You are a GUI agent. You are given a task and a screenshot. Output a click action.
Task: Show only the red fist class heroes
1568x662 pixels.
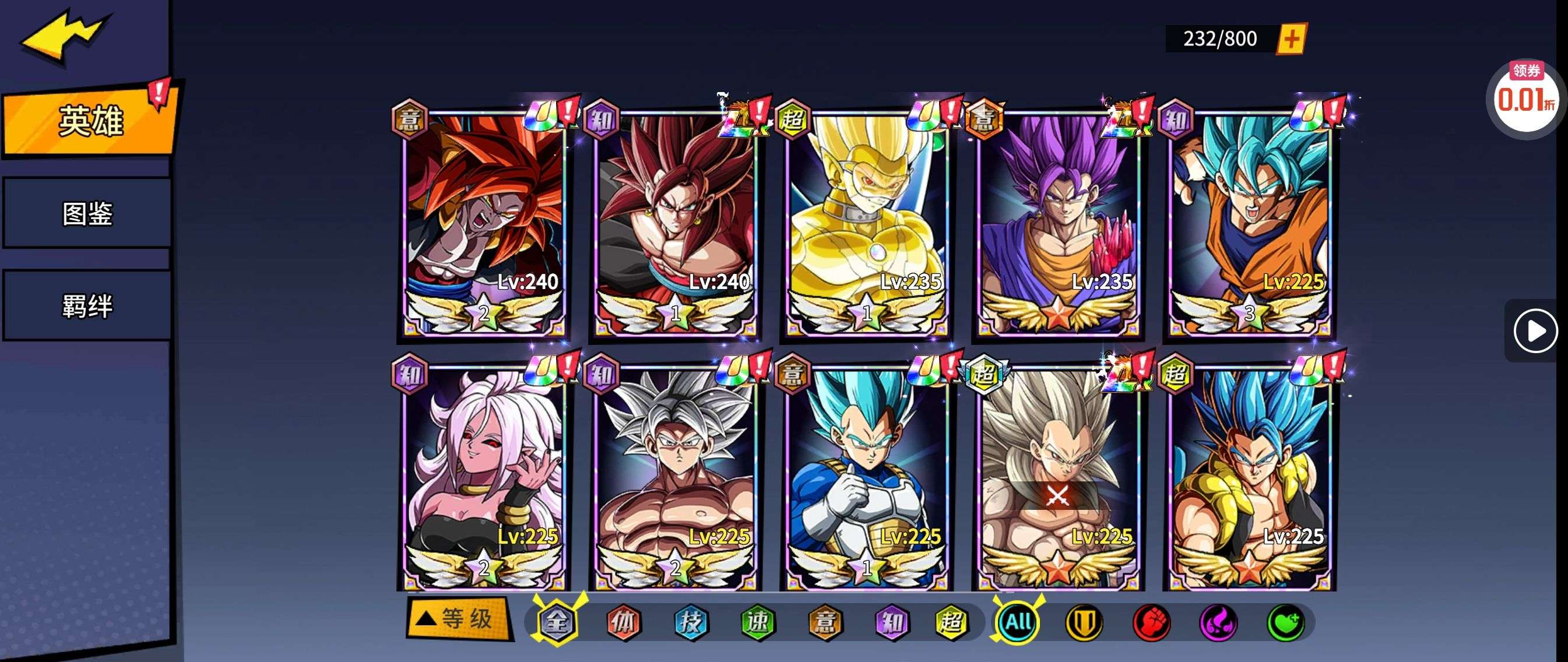1151,622
